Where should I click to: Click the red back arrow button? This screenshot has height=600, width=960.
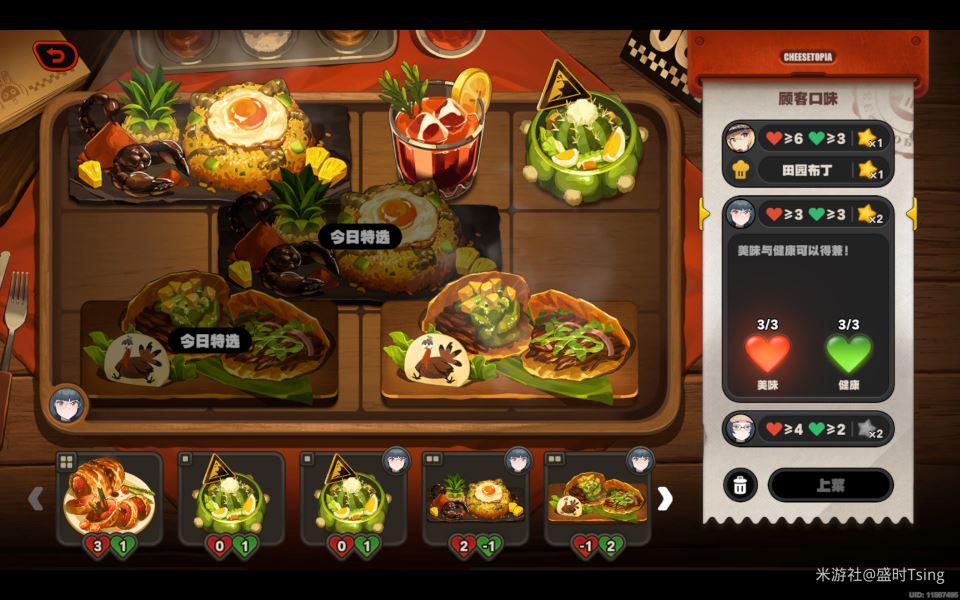55,56
